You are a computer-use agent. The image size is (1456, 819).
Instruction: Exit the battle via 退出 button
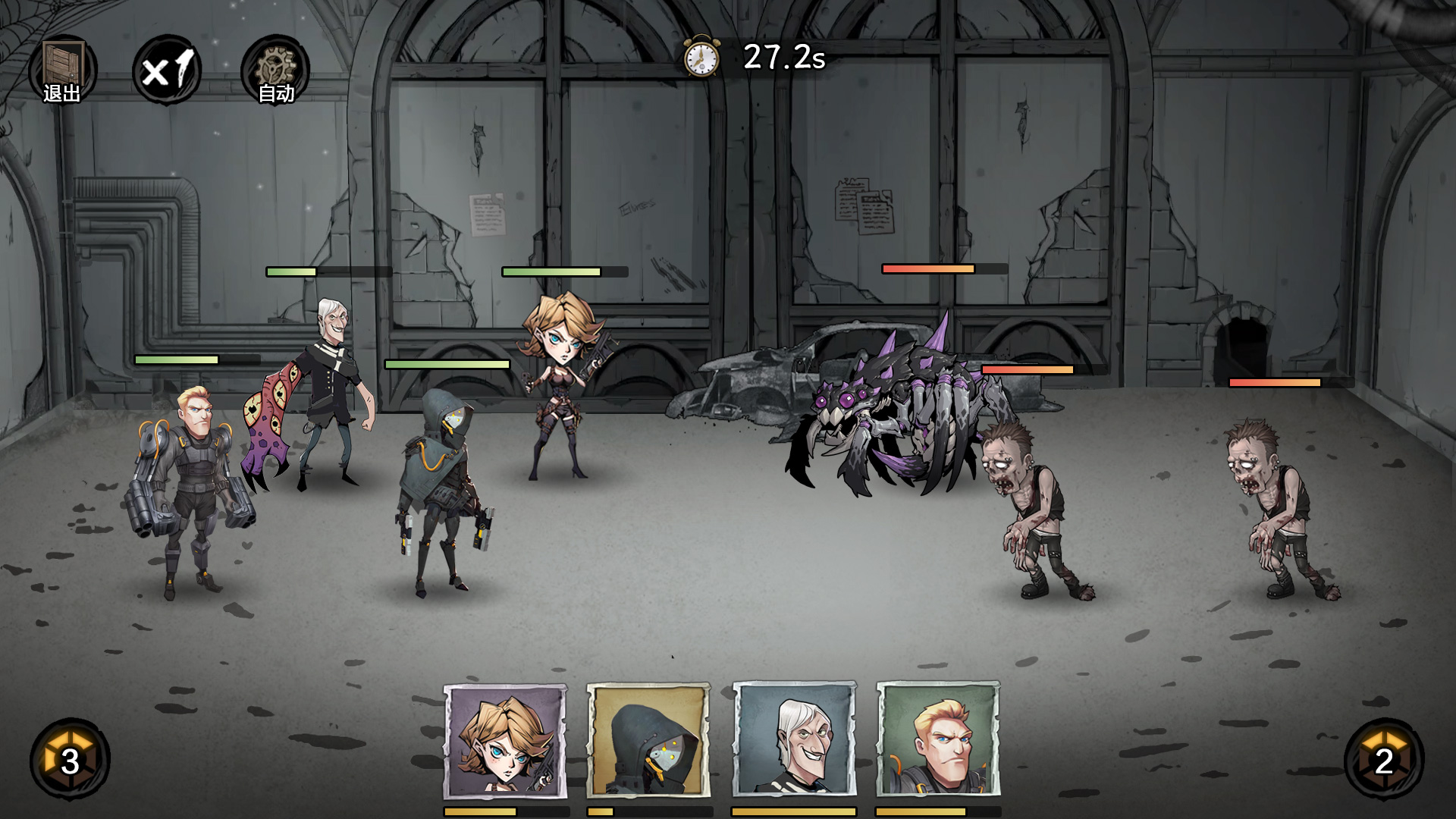62,71
